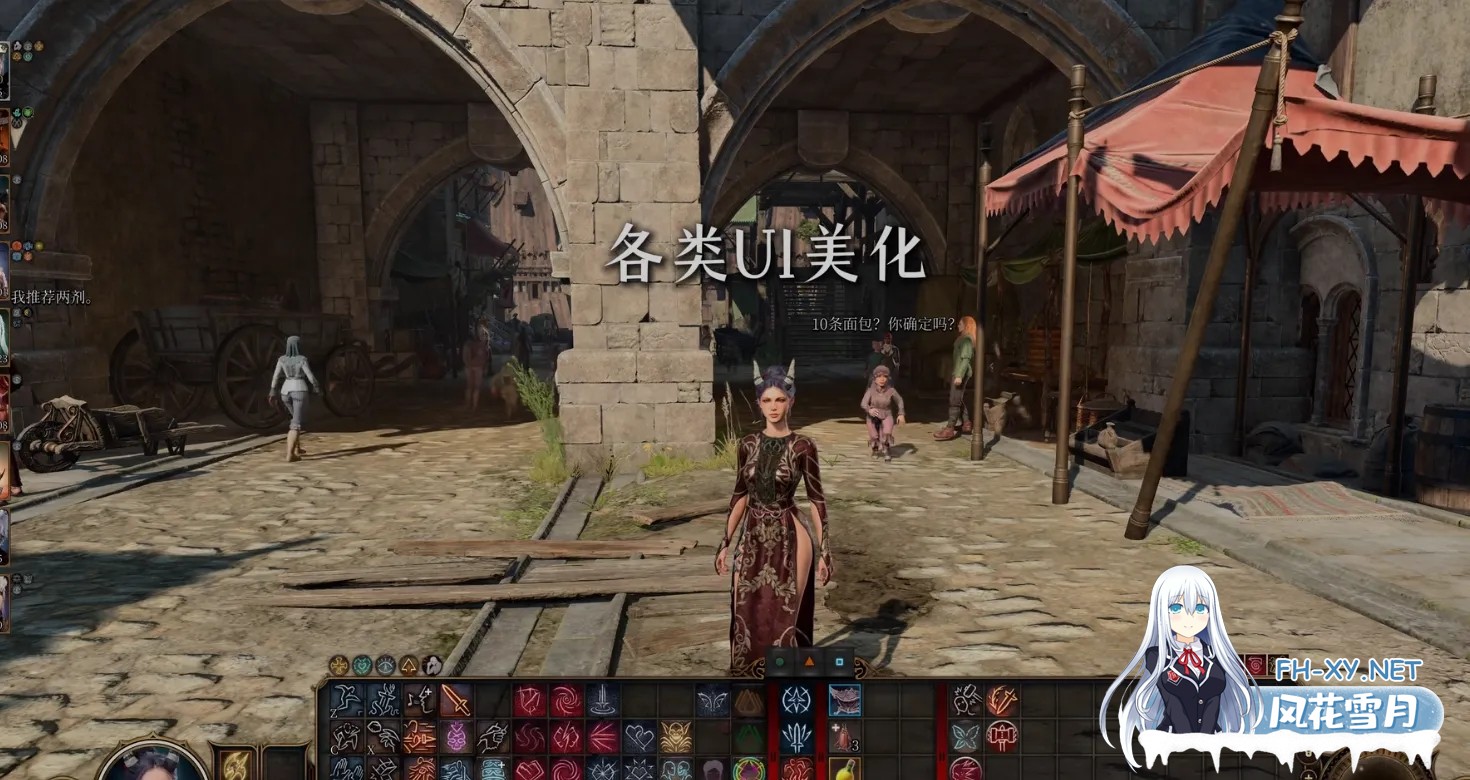Click the red swirl vortex spell icon
The height and width of the screenshot is (780, 1470).
point(565,699)
